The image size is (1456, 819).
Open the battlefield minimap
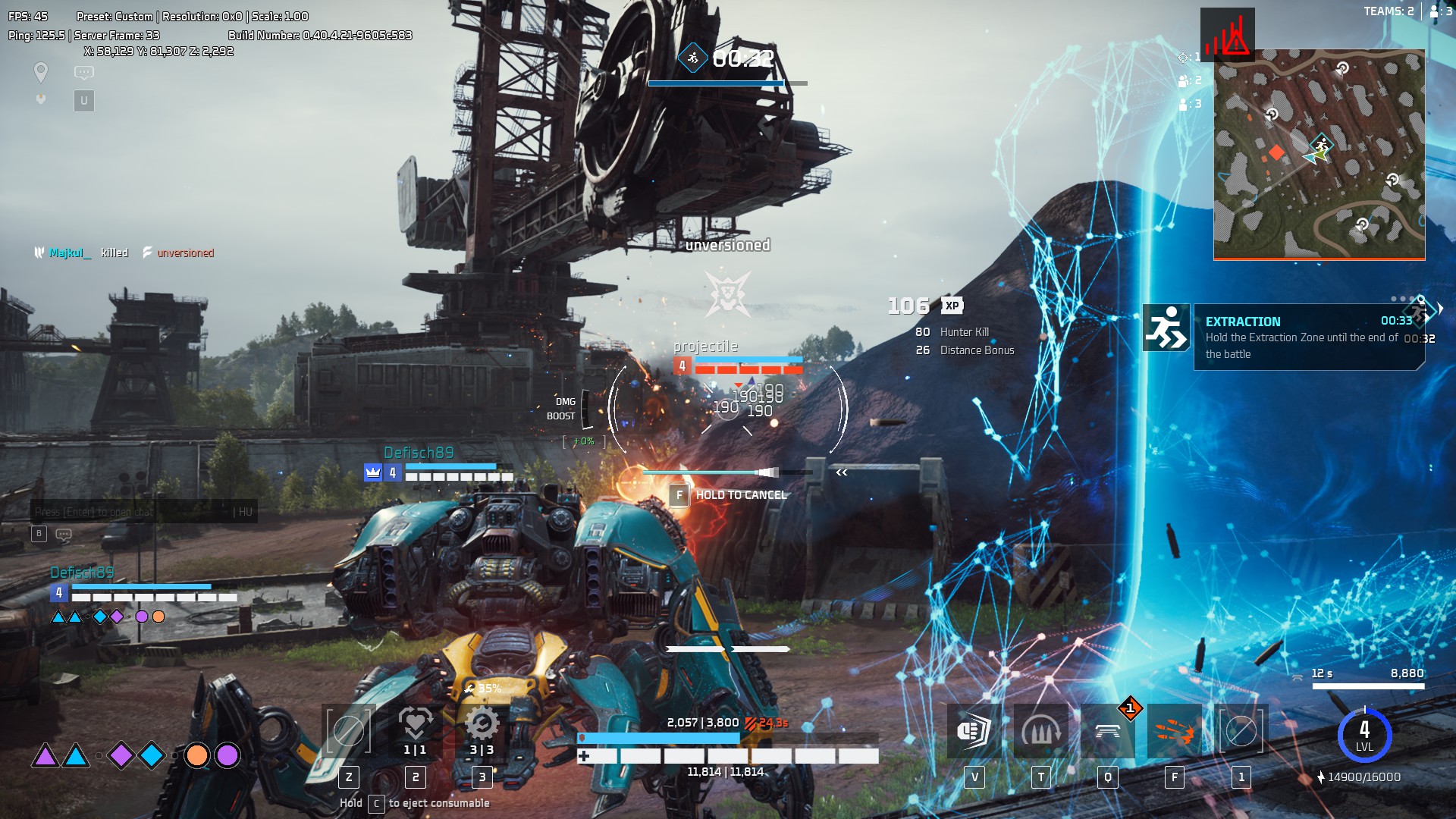(1319, 155)
